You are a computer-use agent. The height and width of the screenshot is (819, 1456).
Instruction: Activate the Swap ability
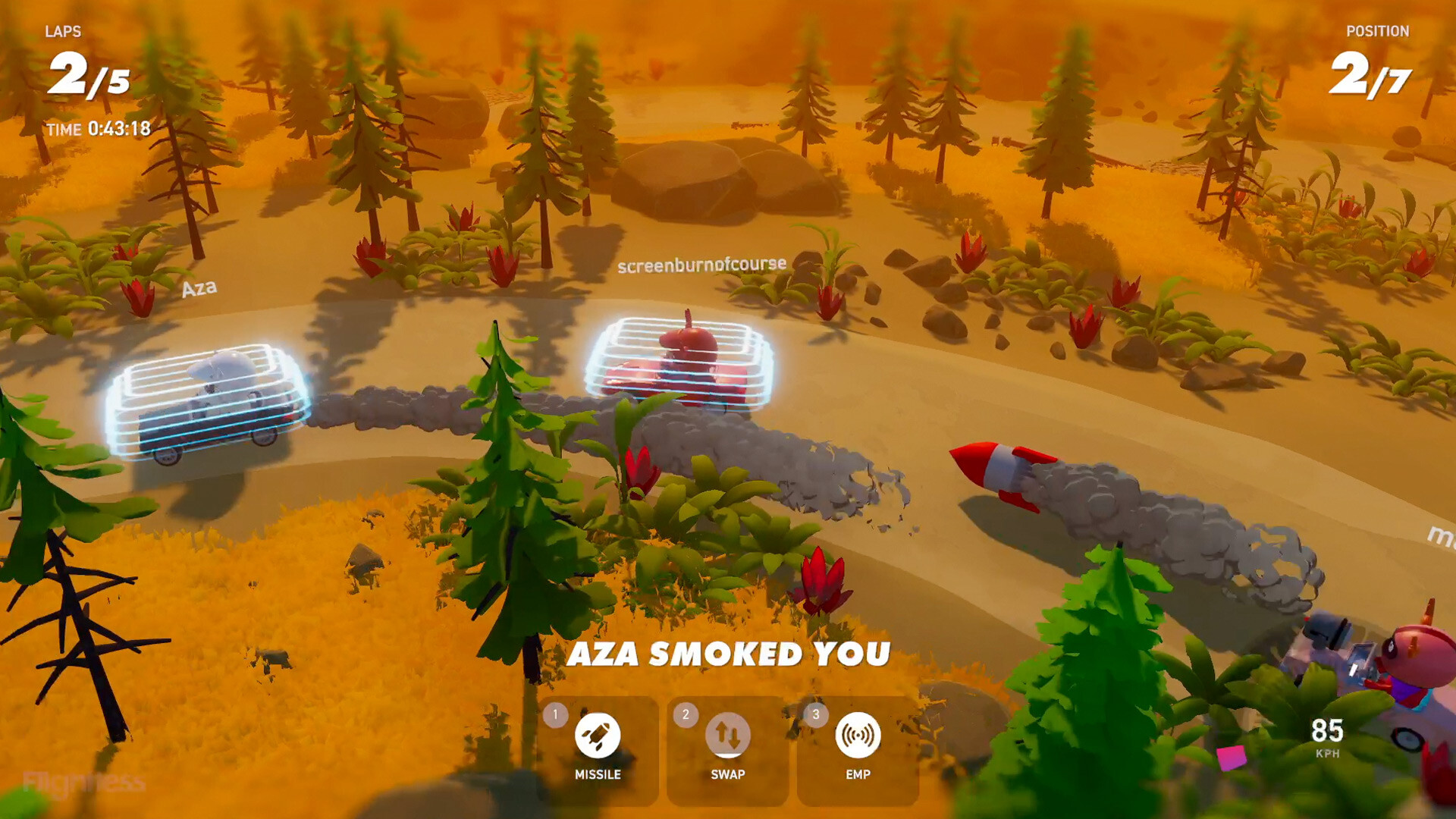pos(728,736)
